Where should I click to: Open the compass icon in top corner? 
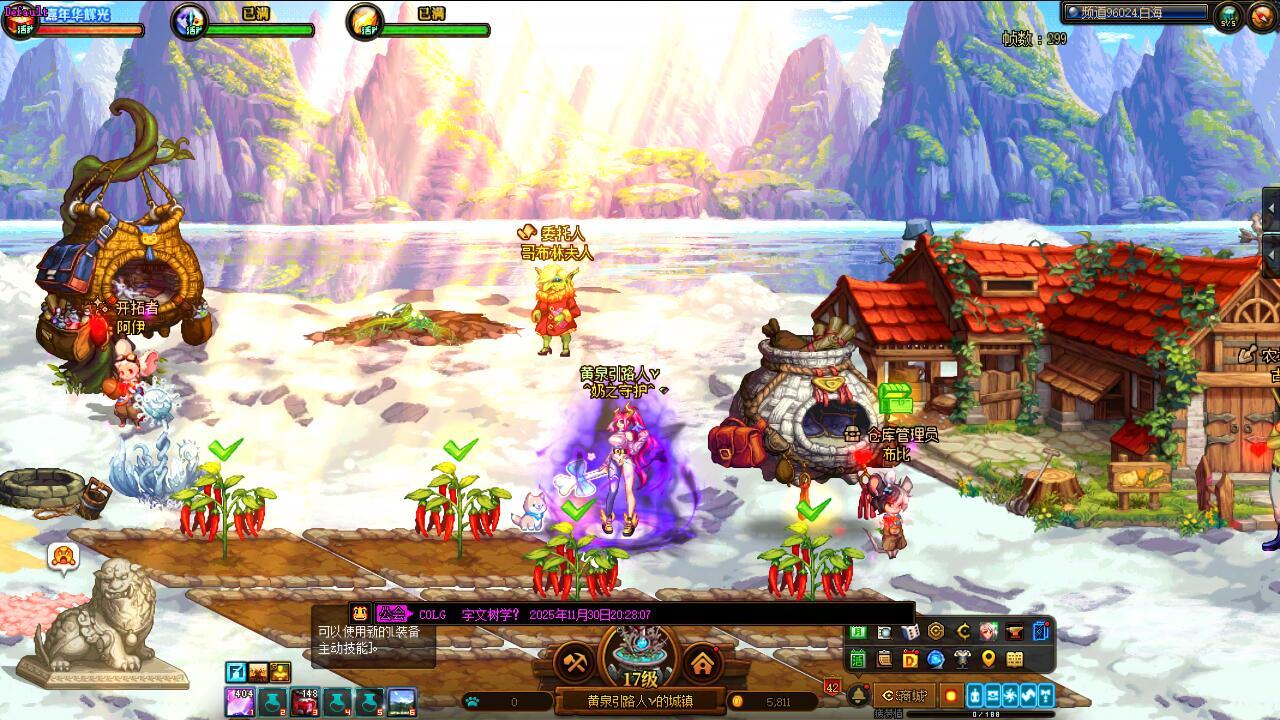[x=1263, y=17]
